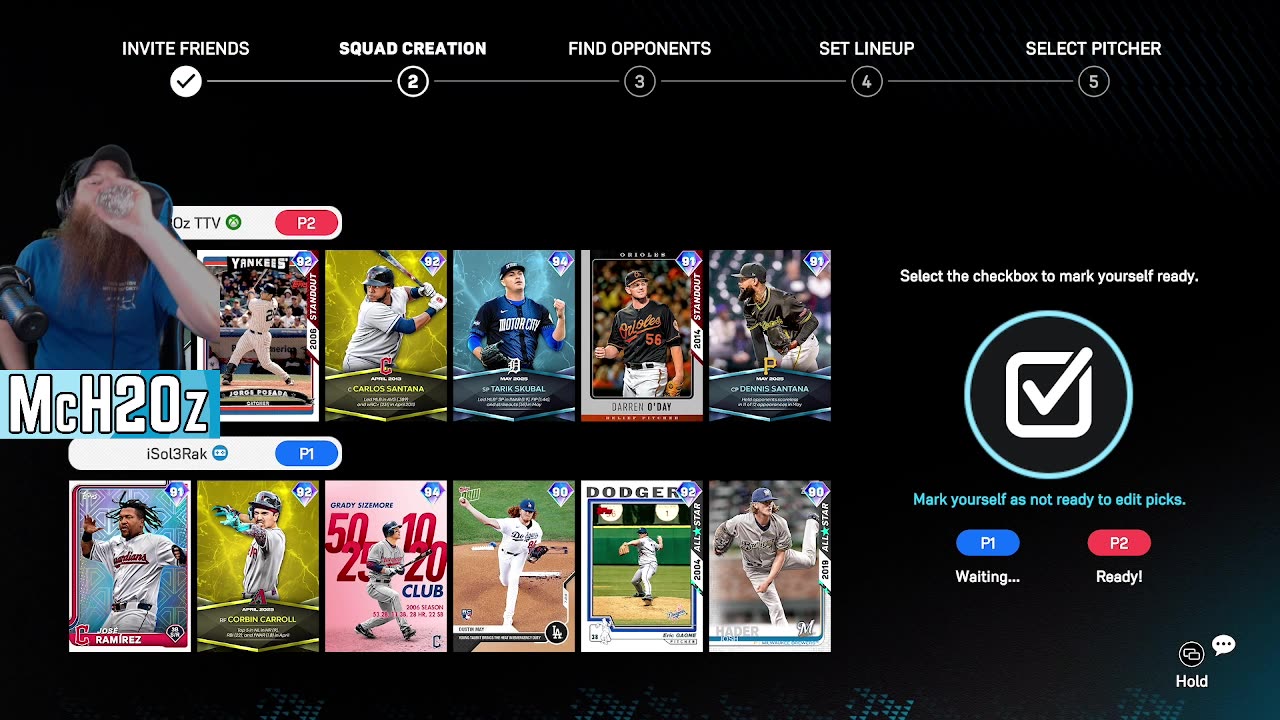This screenshot has height=720, width=1280.
Task: Select the Dennis Santana Pirates card
Action: 770,335
